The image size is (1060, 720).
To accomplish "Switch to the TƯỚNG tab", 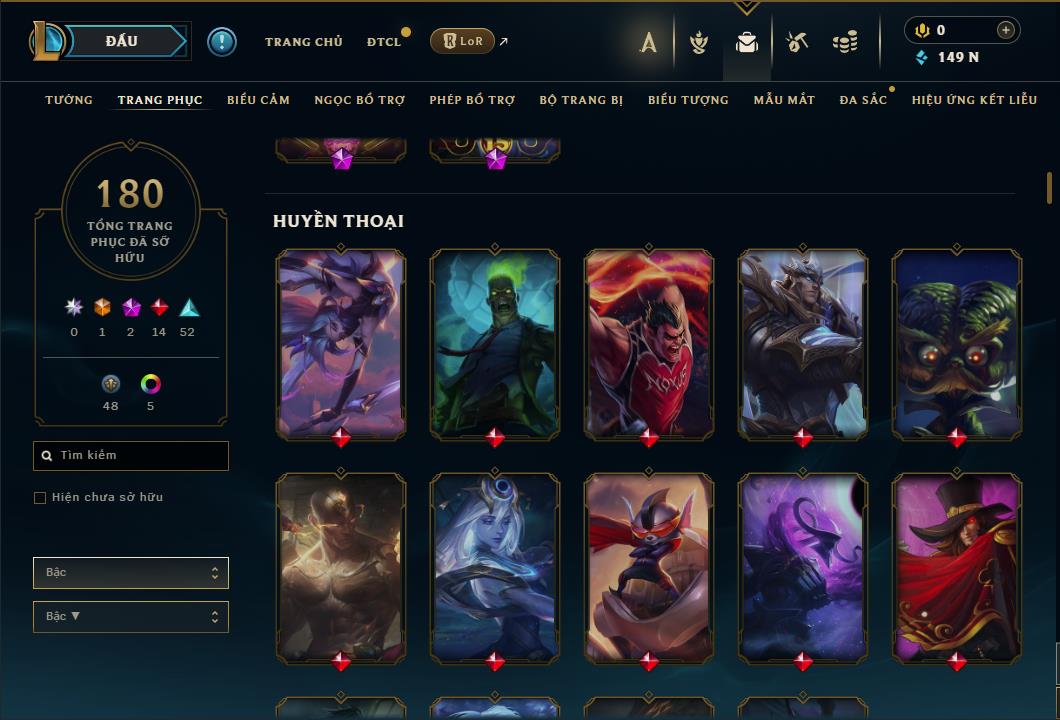I will coord(69,100).
